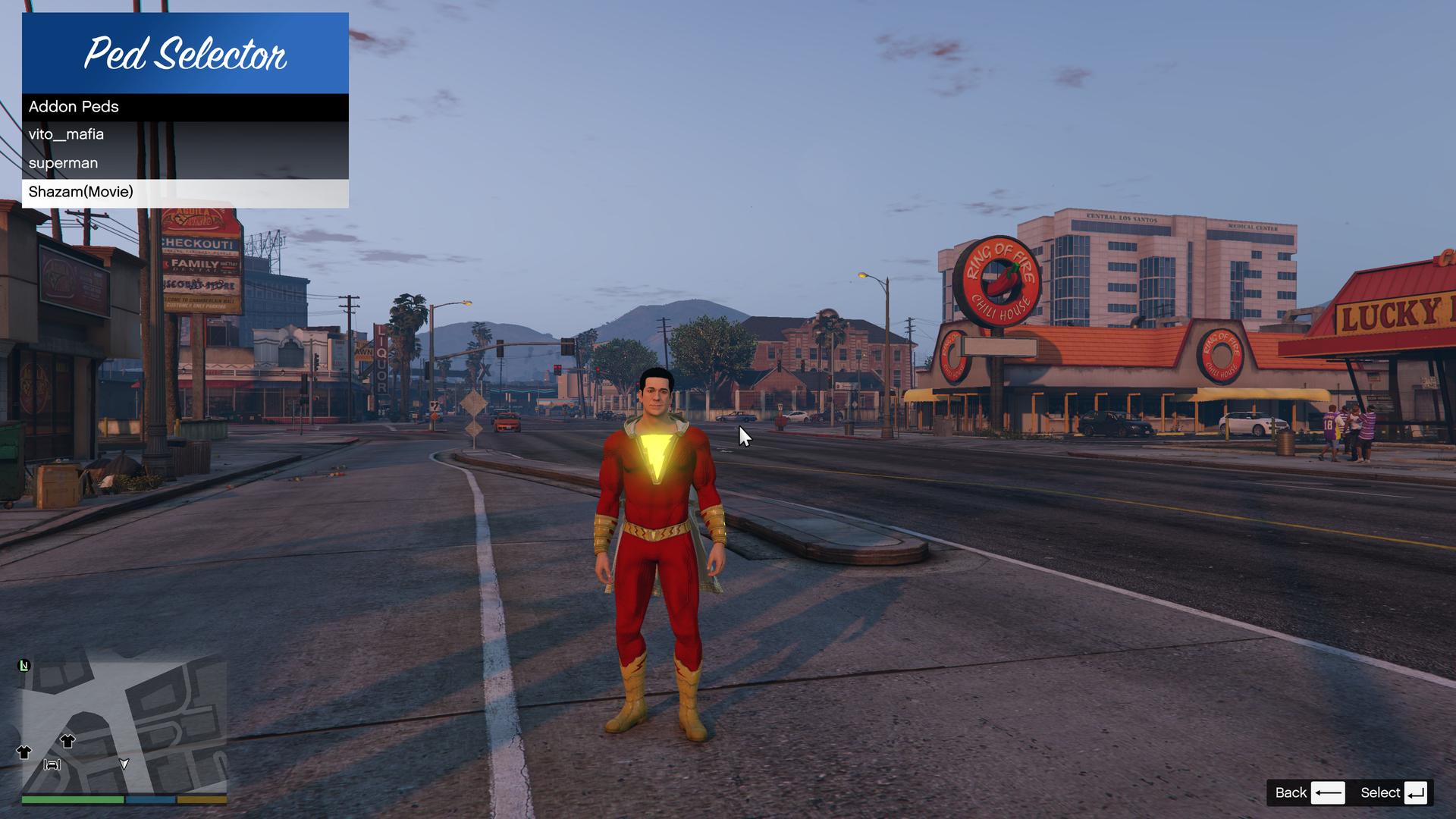
Task: Click the north indicator on the minimap
Action: [x=24, y=667]
